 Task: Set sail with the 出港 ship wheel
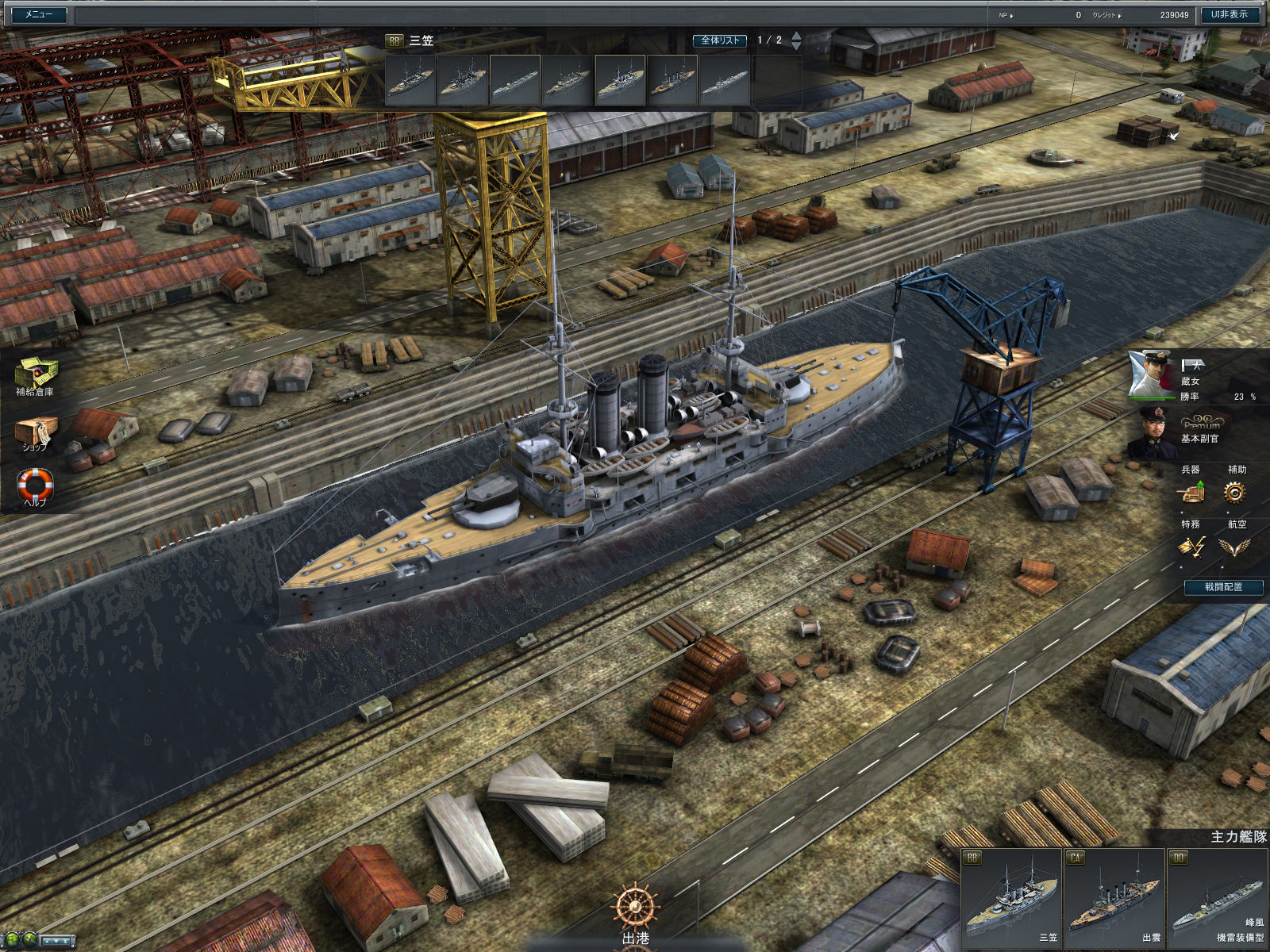point(635,911)
